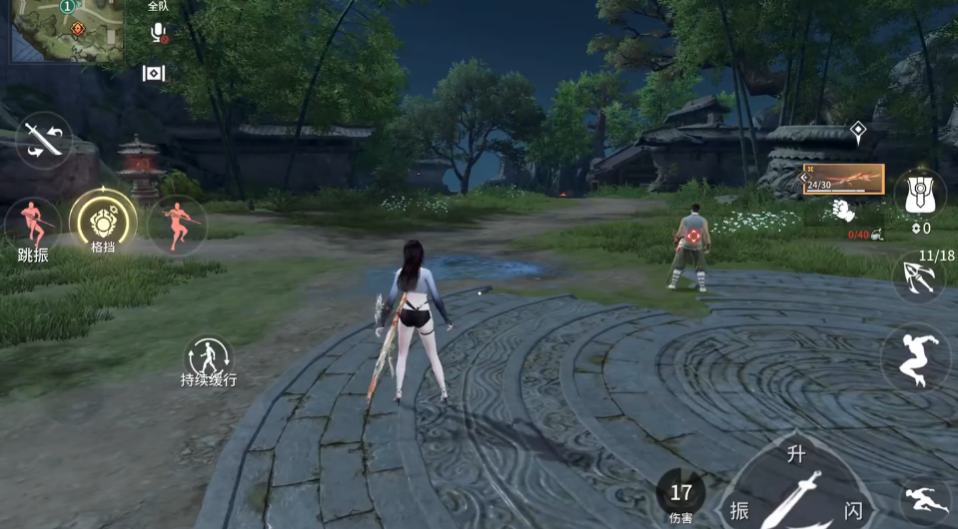The image size is (958, 529).
Task: Fire the grappling hook showing 11/18
Action: click(x=920, y=277)
